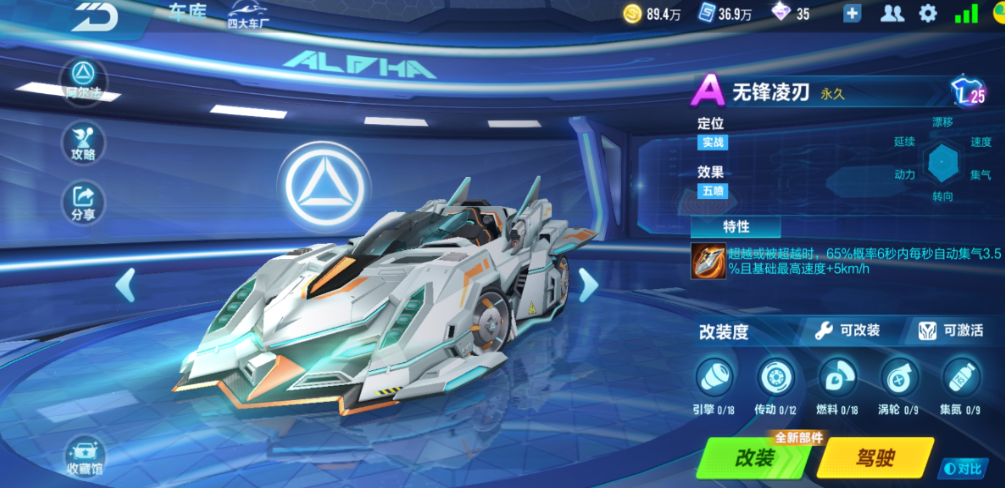Toggle the 对比 compare button
The width and height of the screenshot is (1005, 488).
[962, 467]
